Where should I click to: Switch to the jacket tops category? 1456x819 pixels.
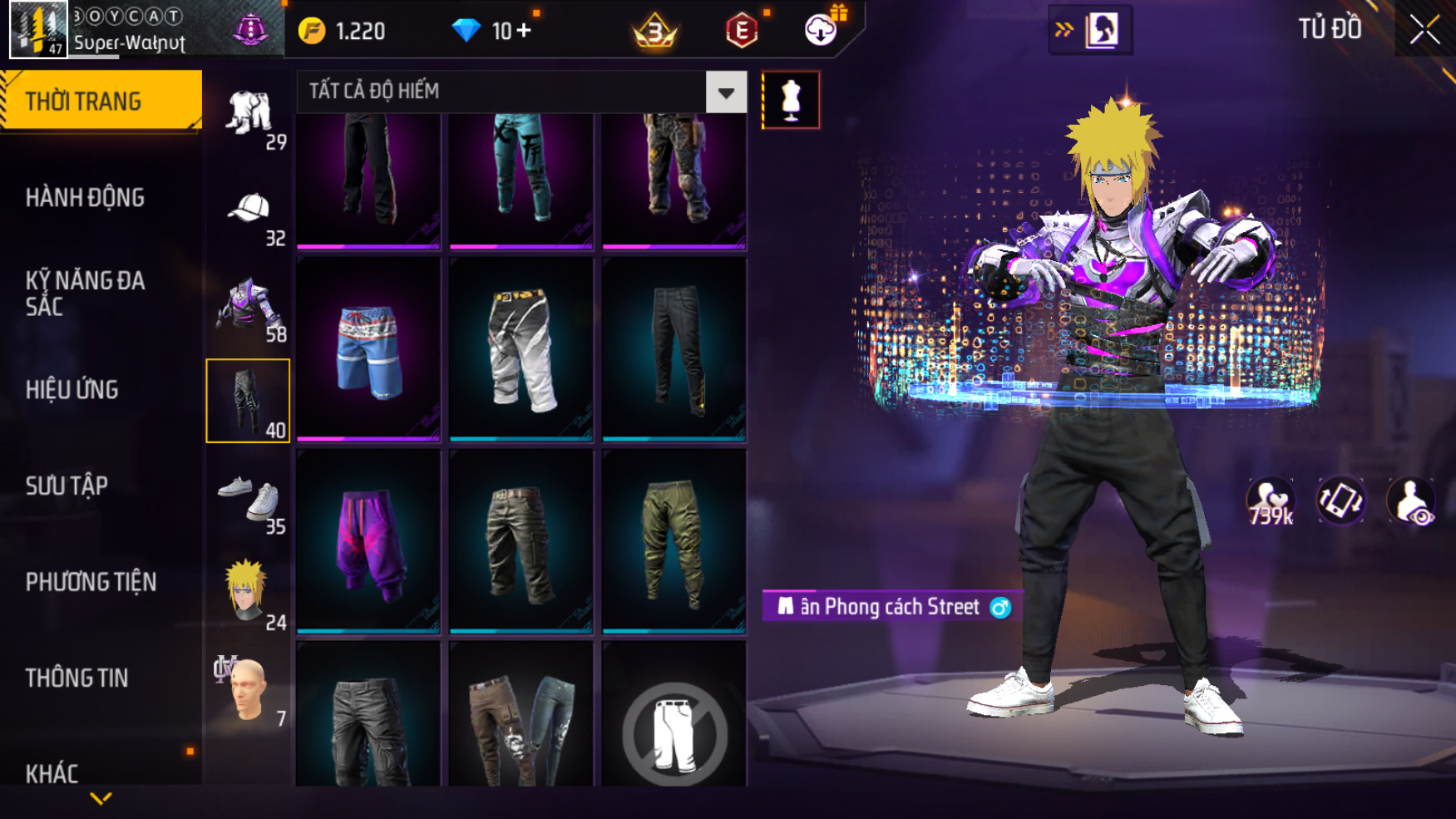249,308
